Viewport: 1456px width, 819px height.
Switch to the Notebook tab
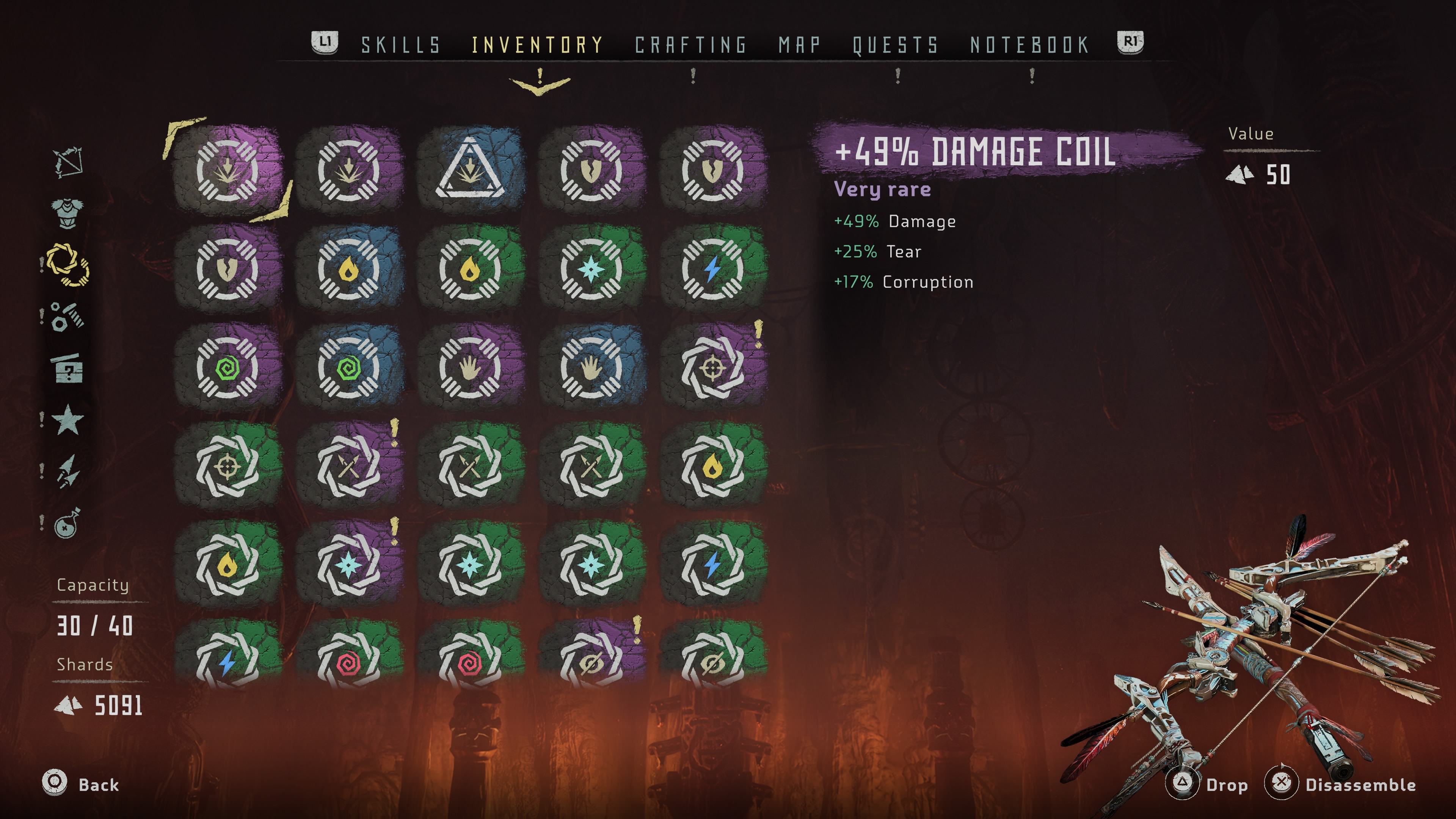1030,45
